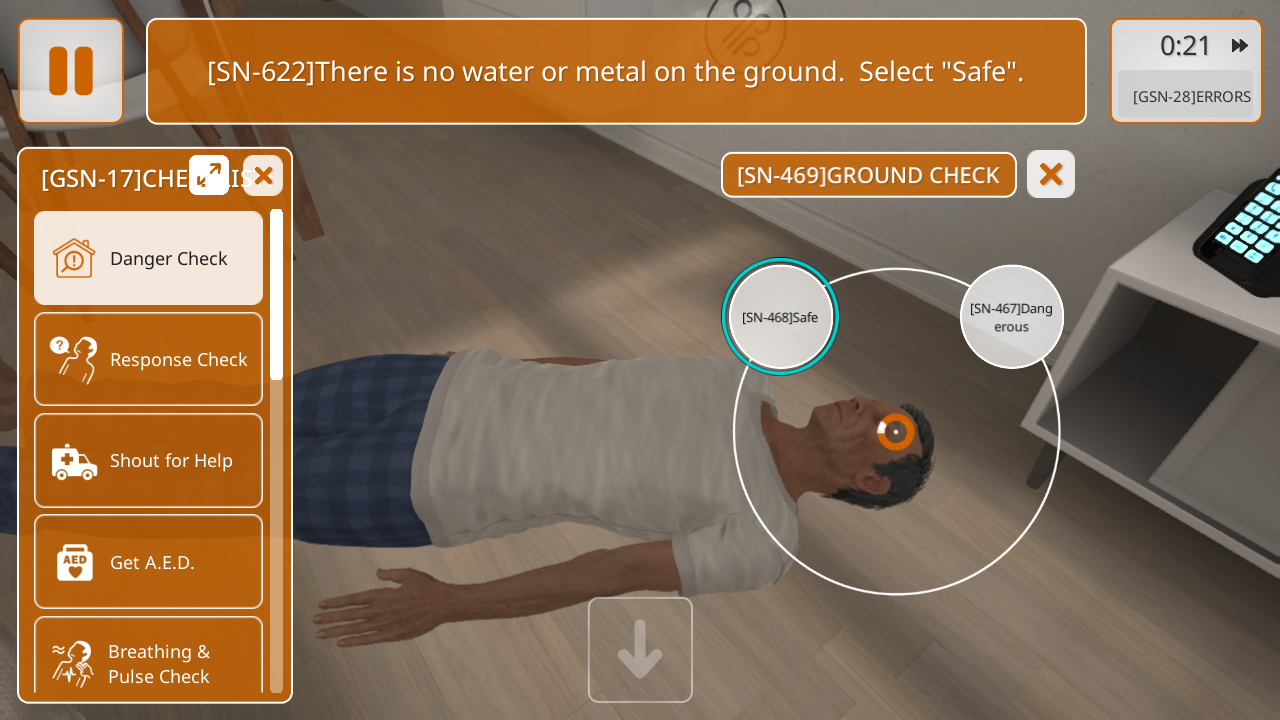Expand the Checklist panel
This screenshot has height=720, width=1280.
[x=209, y=176]
